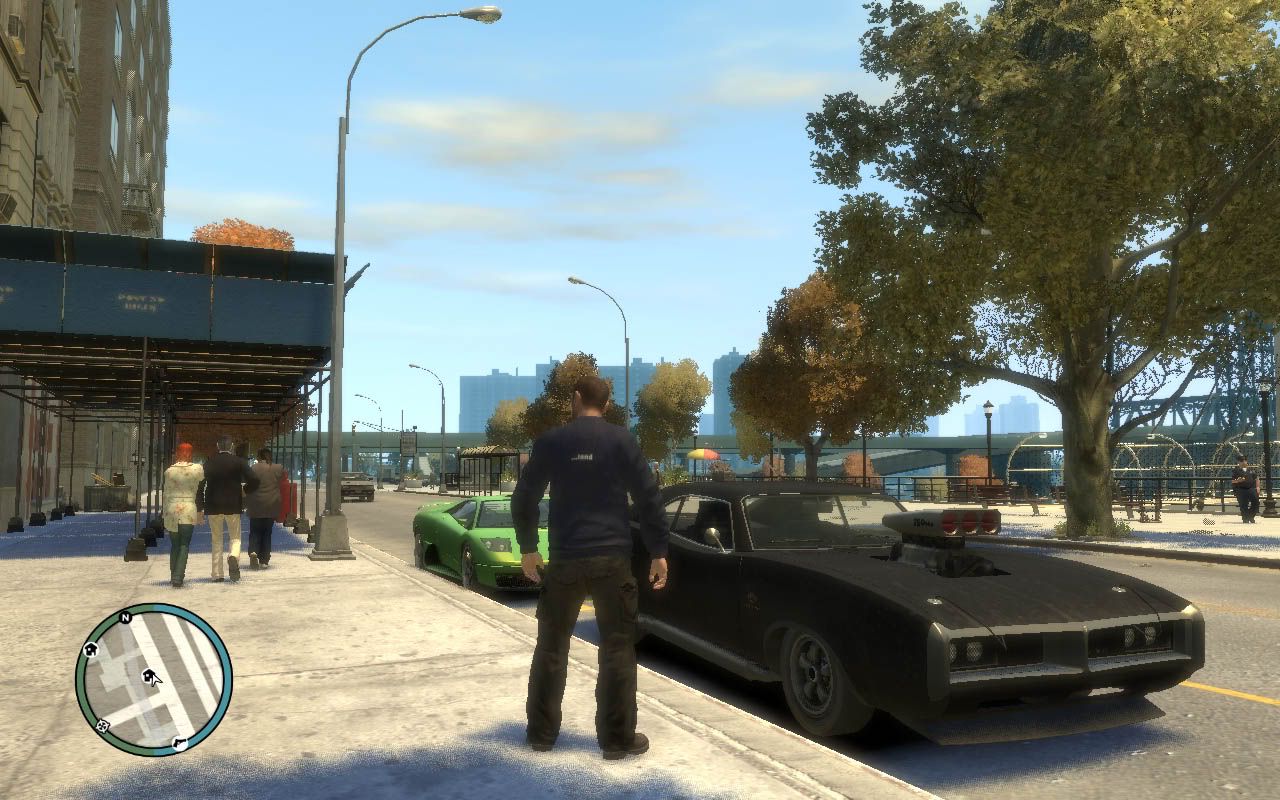Click the safehouse blip beside the player arrow
1280x800 pixels.
(x=148, y=677)
